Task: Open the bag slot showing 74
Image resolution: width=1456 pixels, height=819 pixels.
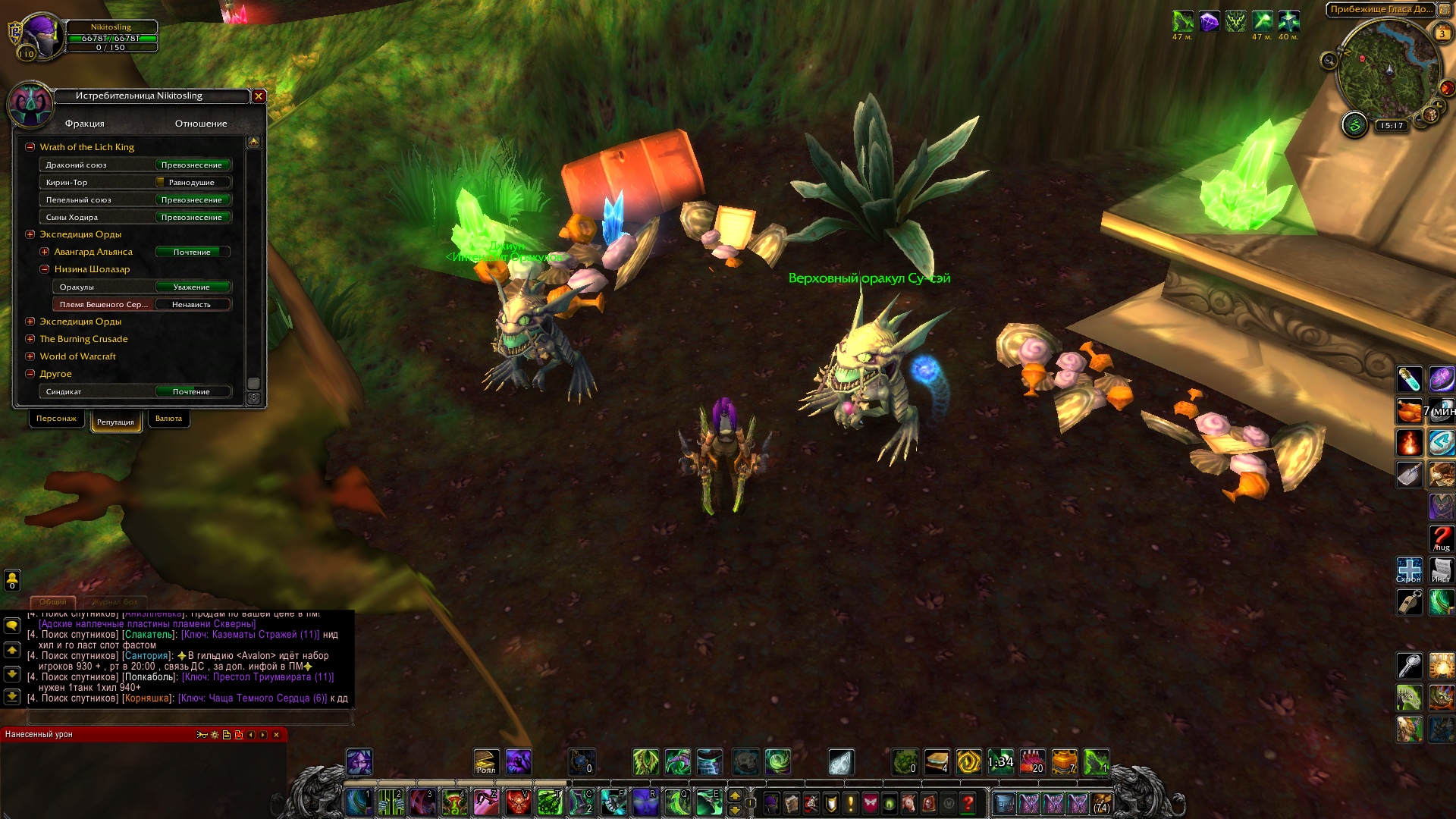Action: pos(1102,802)
